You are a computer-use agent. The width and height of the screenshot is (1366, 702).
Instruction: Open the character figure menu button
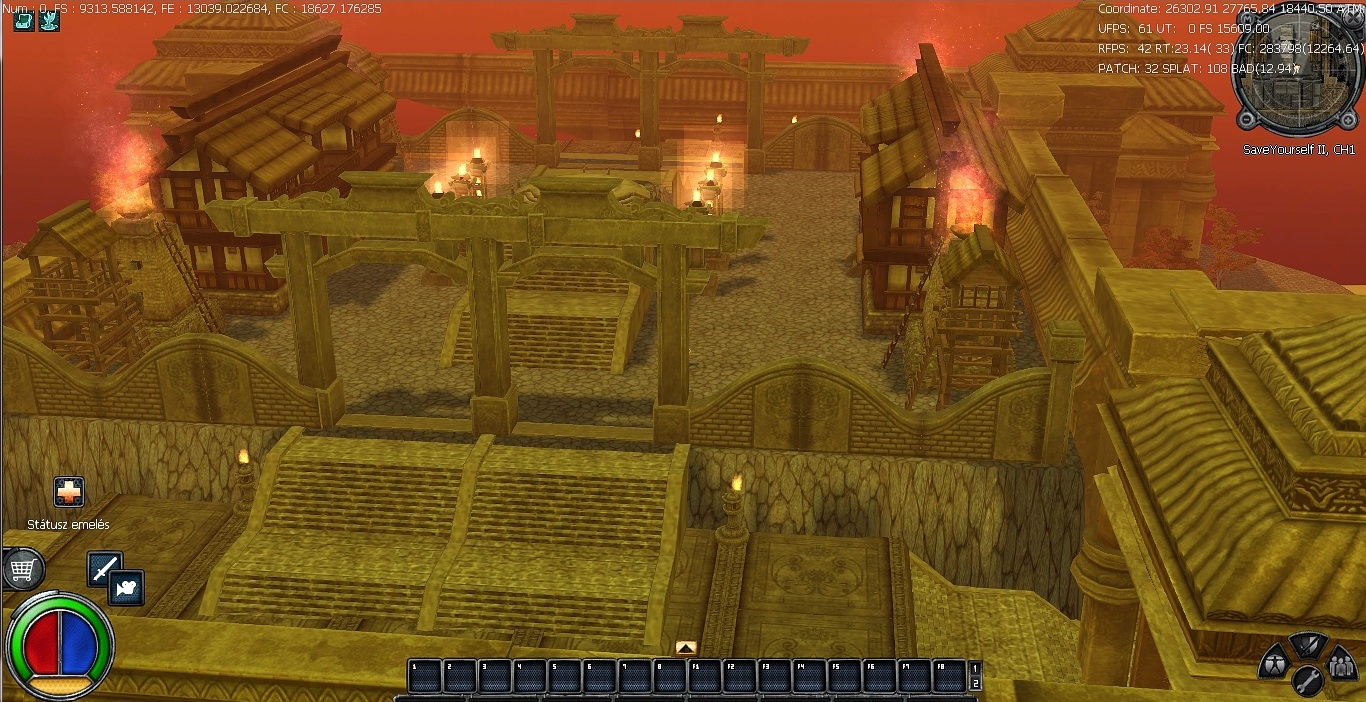1273,661
